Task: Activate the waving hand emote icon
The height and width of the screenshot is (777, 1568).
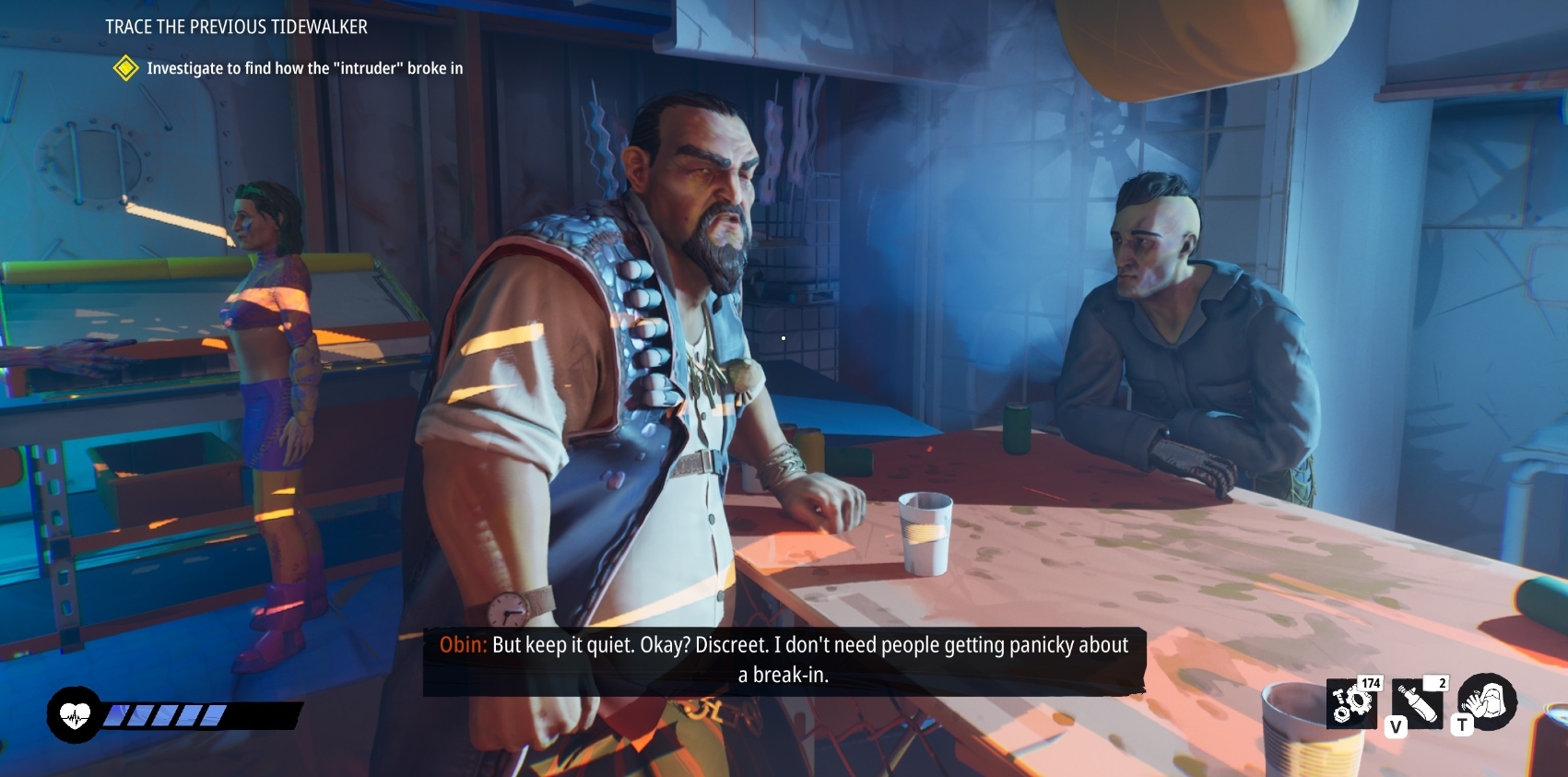Action: (x=1487, y=701)
